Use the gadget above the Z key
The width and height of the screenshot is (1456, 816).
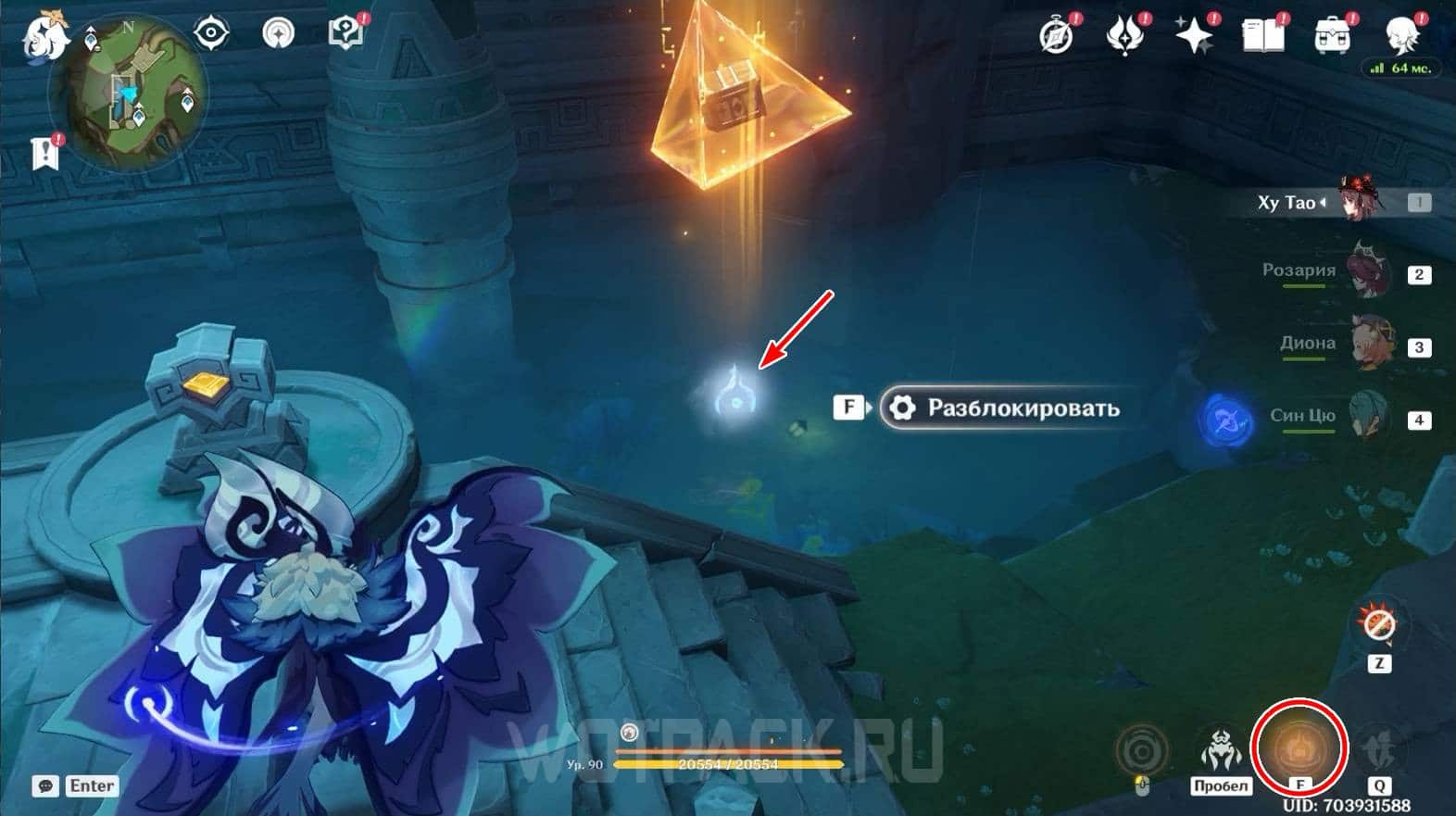(1378, 625)
